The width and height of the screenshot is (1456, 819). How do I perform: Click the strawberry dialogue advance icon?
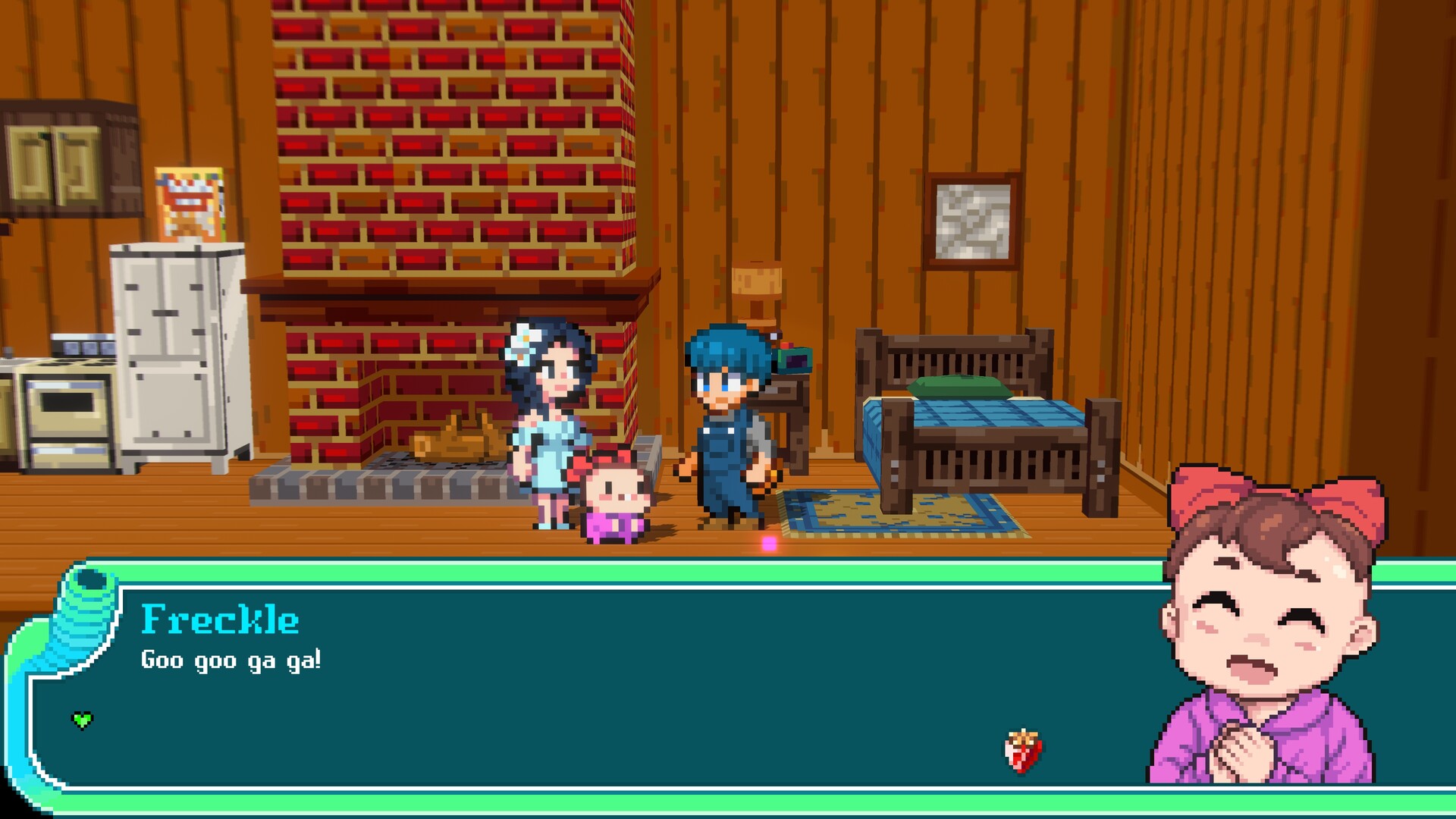(x=1023, y=751)
